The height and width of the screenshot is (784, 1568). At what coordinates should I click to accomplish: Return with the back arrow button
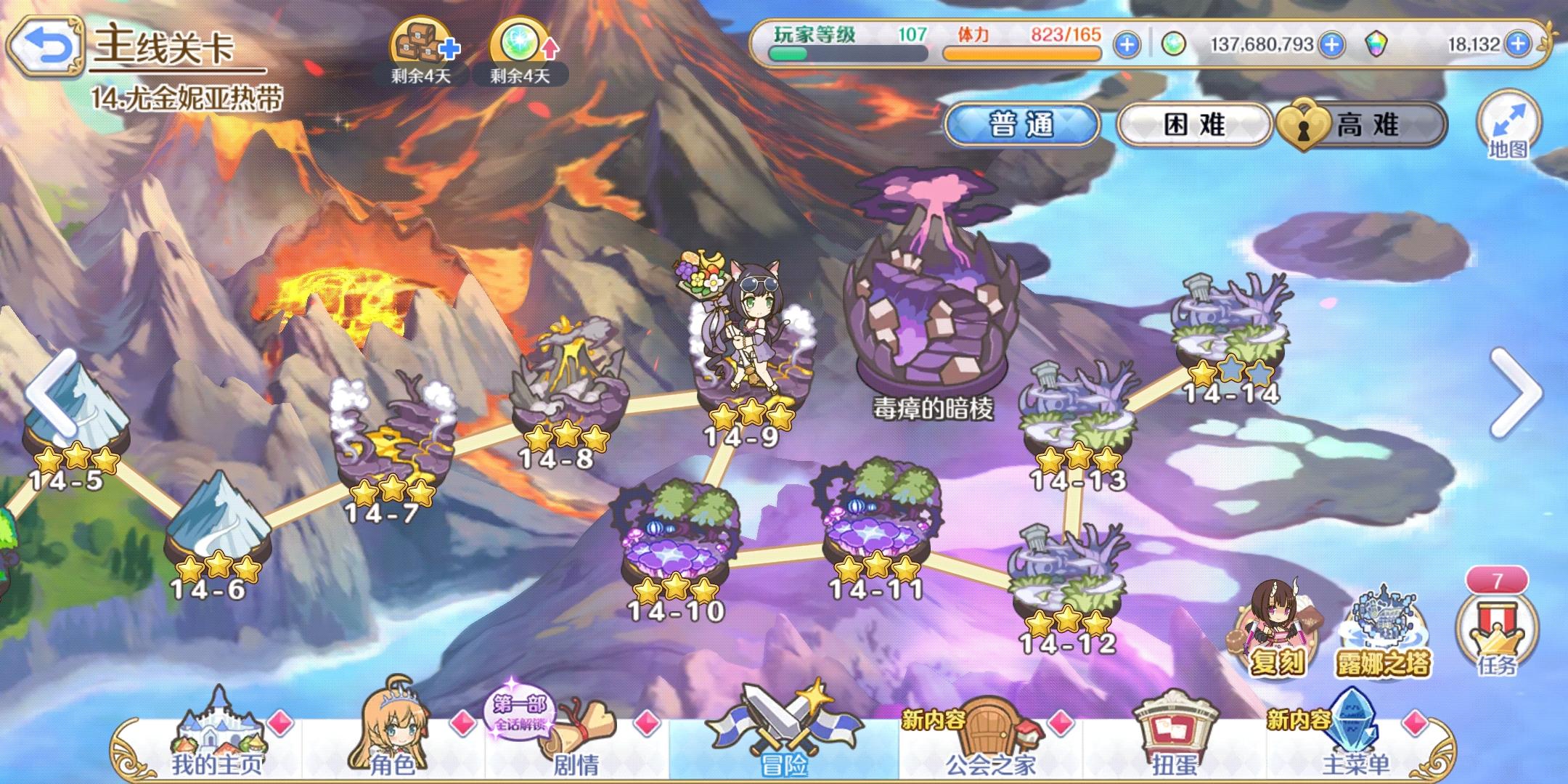[48, 46]
